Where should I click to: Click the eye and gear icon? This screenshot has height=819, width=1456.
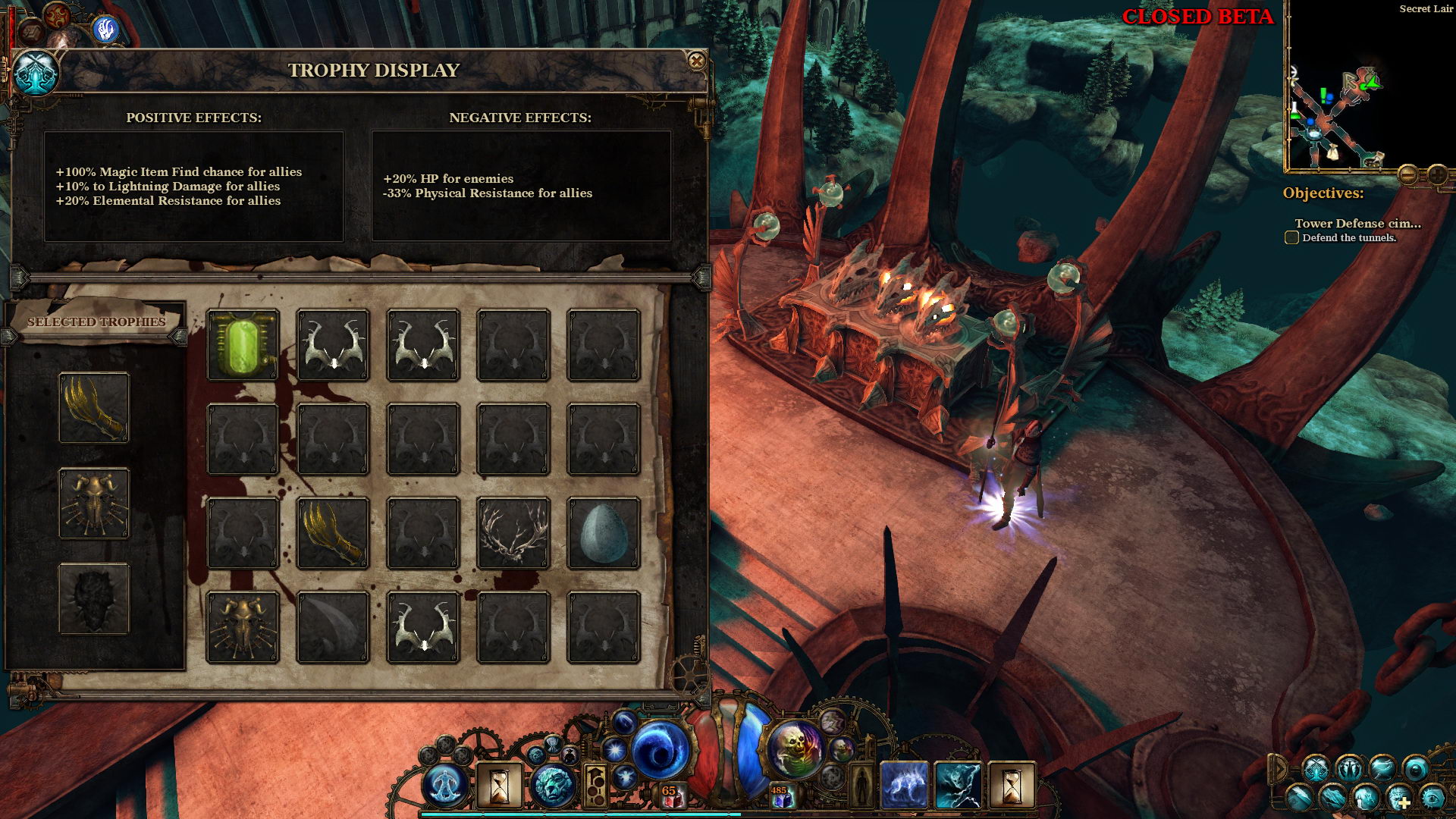pyautogui.click(x=1432, y=798)
